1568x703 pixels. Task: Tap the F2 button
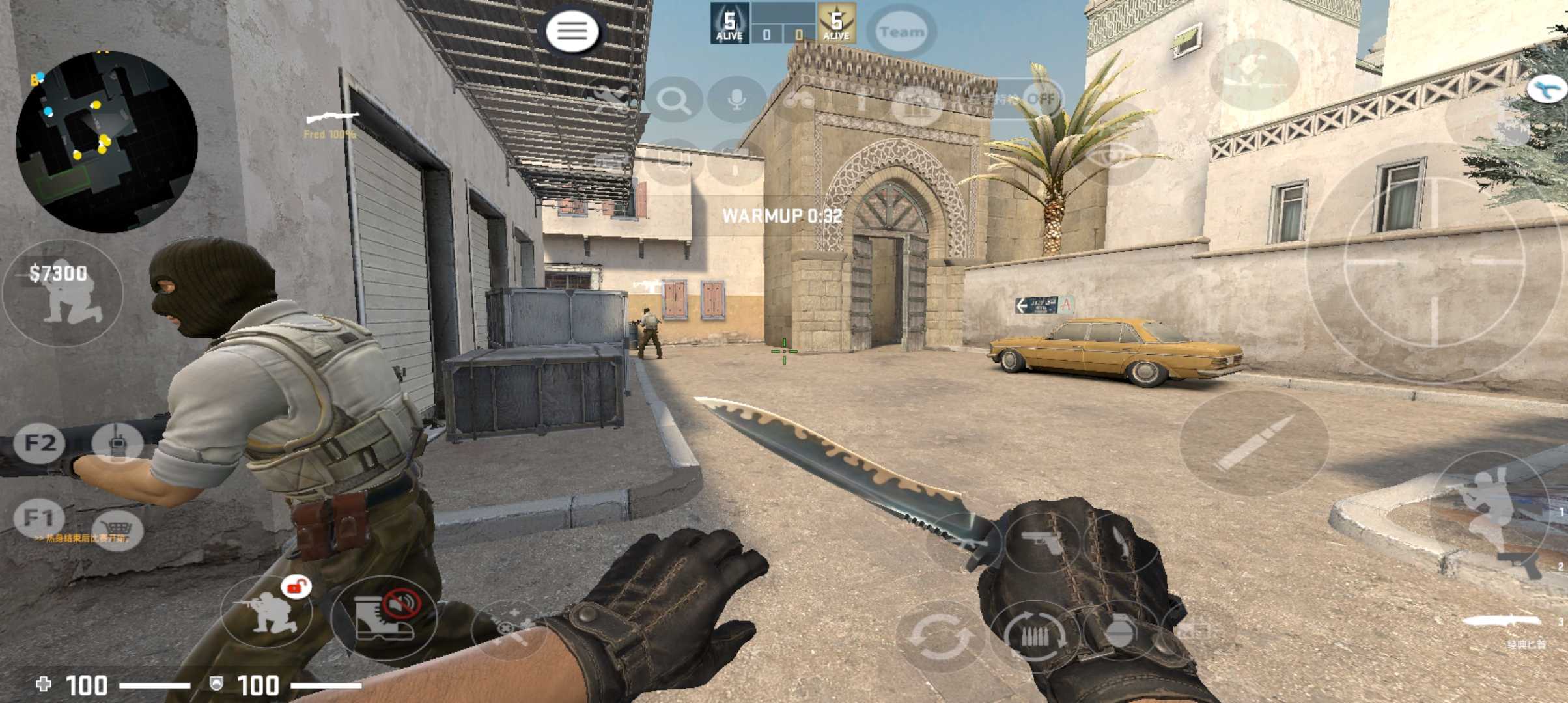click(40, 443)
